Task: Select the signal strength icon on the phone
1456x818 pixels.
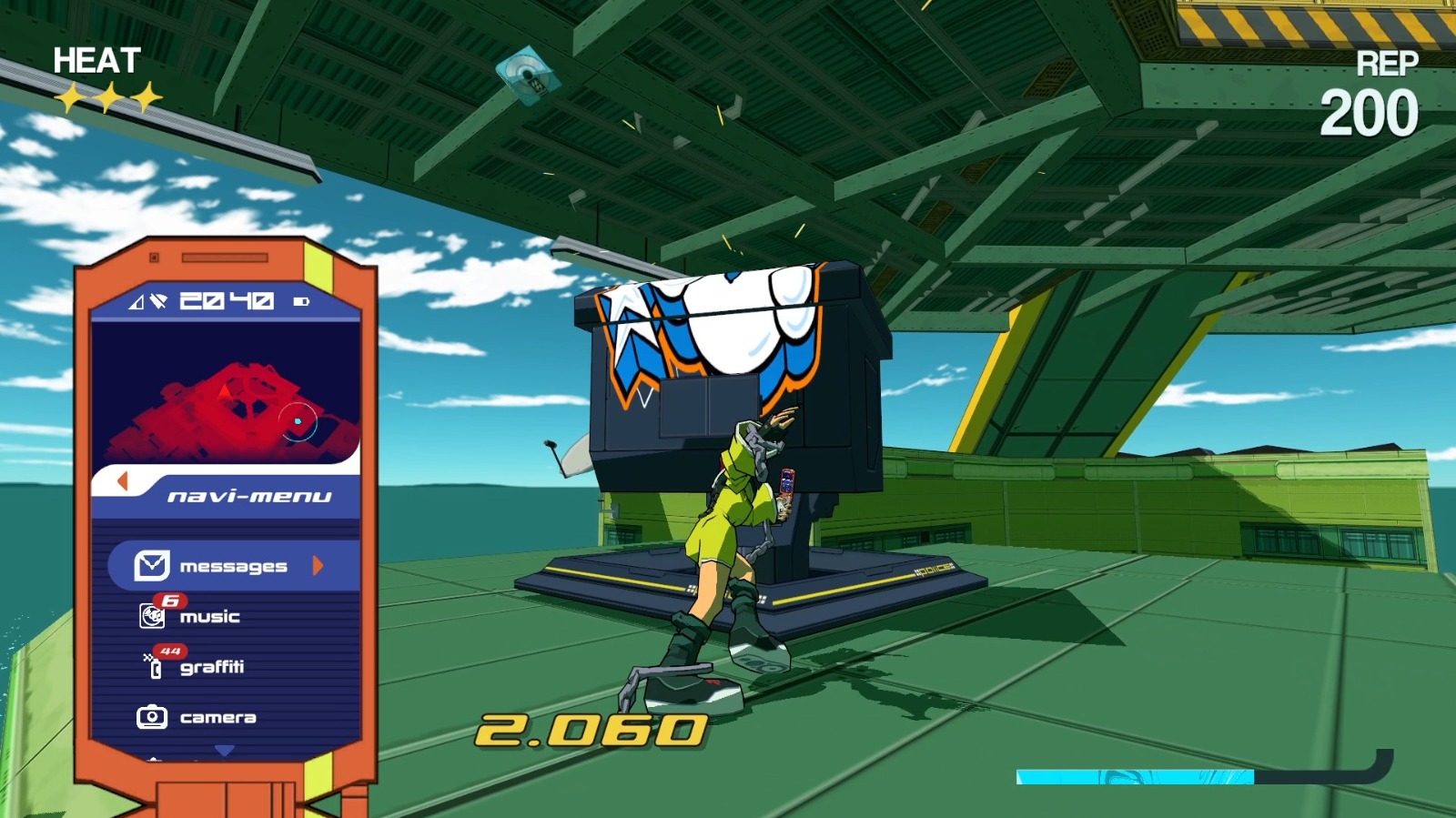Action: (135, 301)
